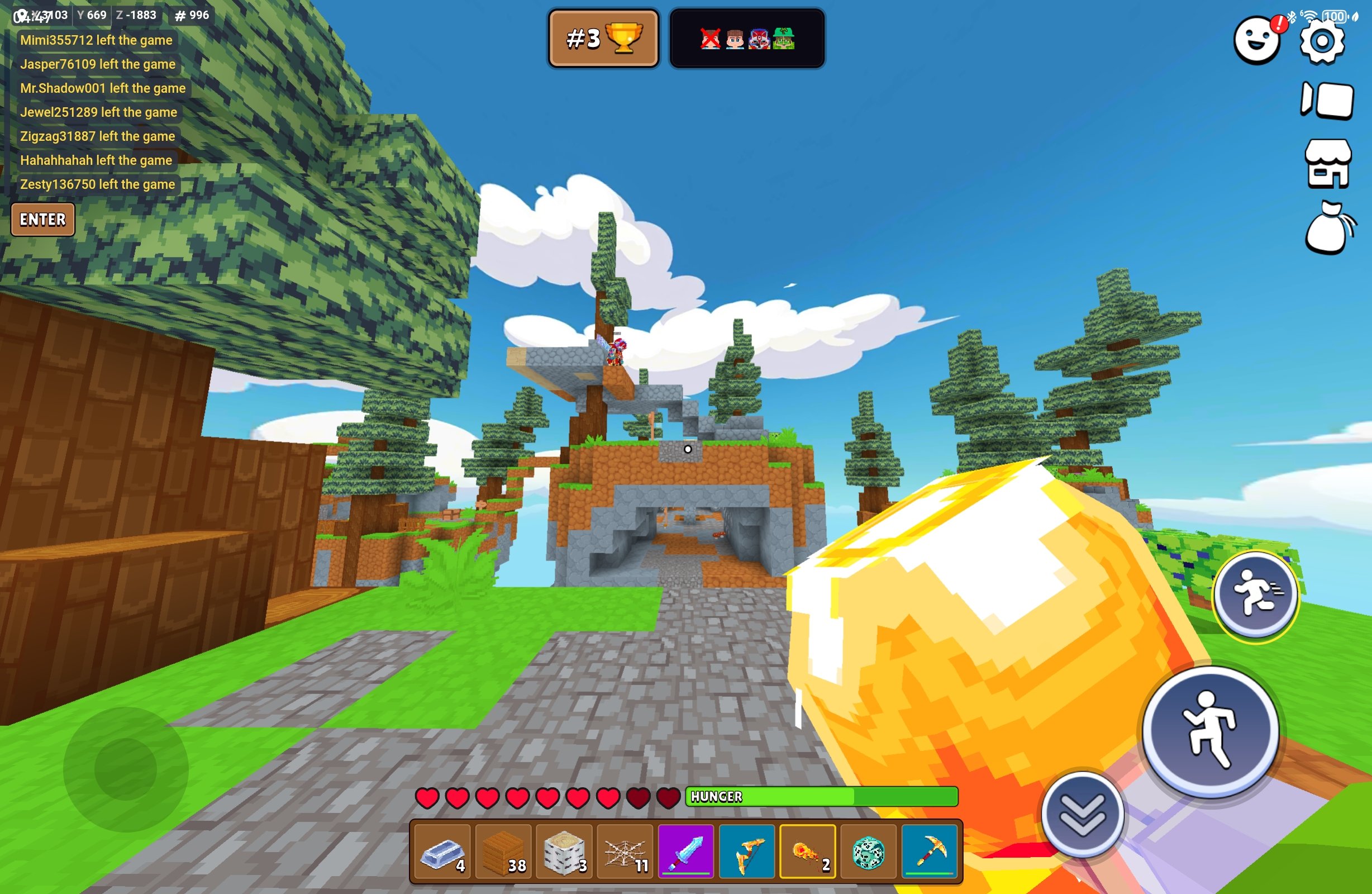Select the iron ingot hotbar slot
The width and height of the screenshot is (1372, 894).
click(x=443, y=852)
